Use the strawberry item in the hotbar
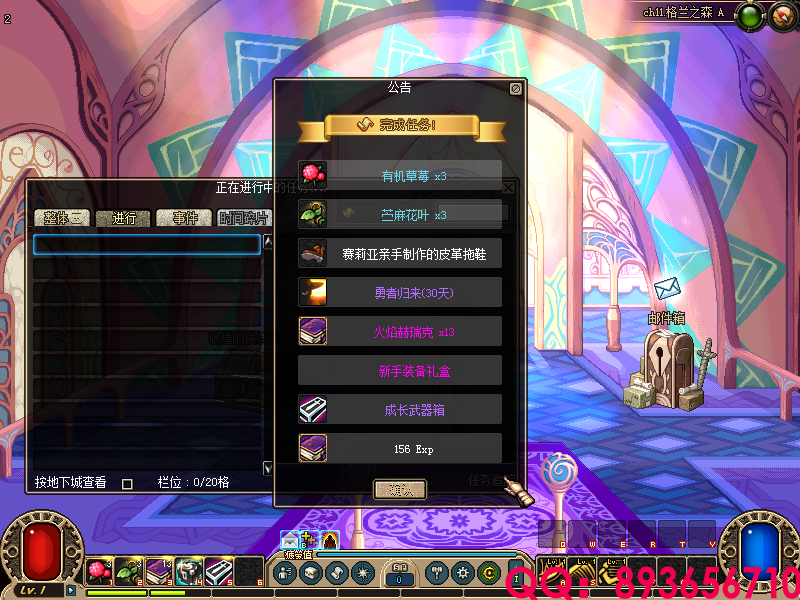The height and width of the screenshot is (600, 800). click(98, 571)
